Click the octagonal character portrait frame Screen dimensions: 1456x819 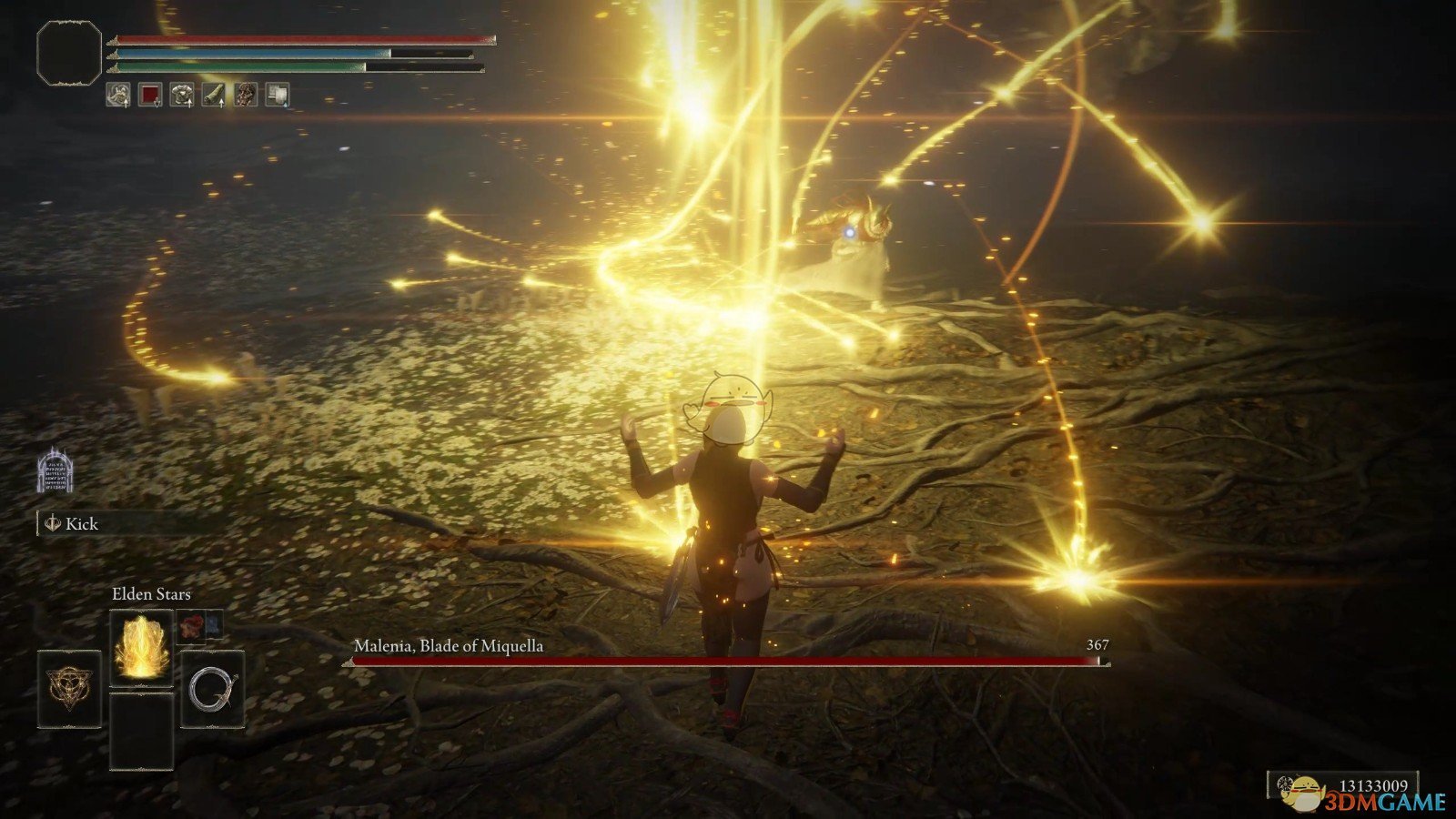[69, 54]
